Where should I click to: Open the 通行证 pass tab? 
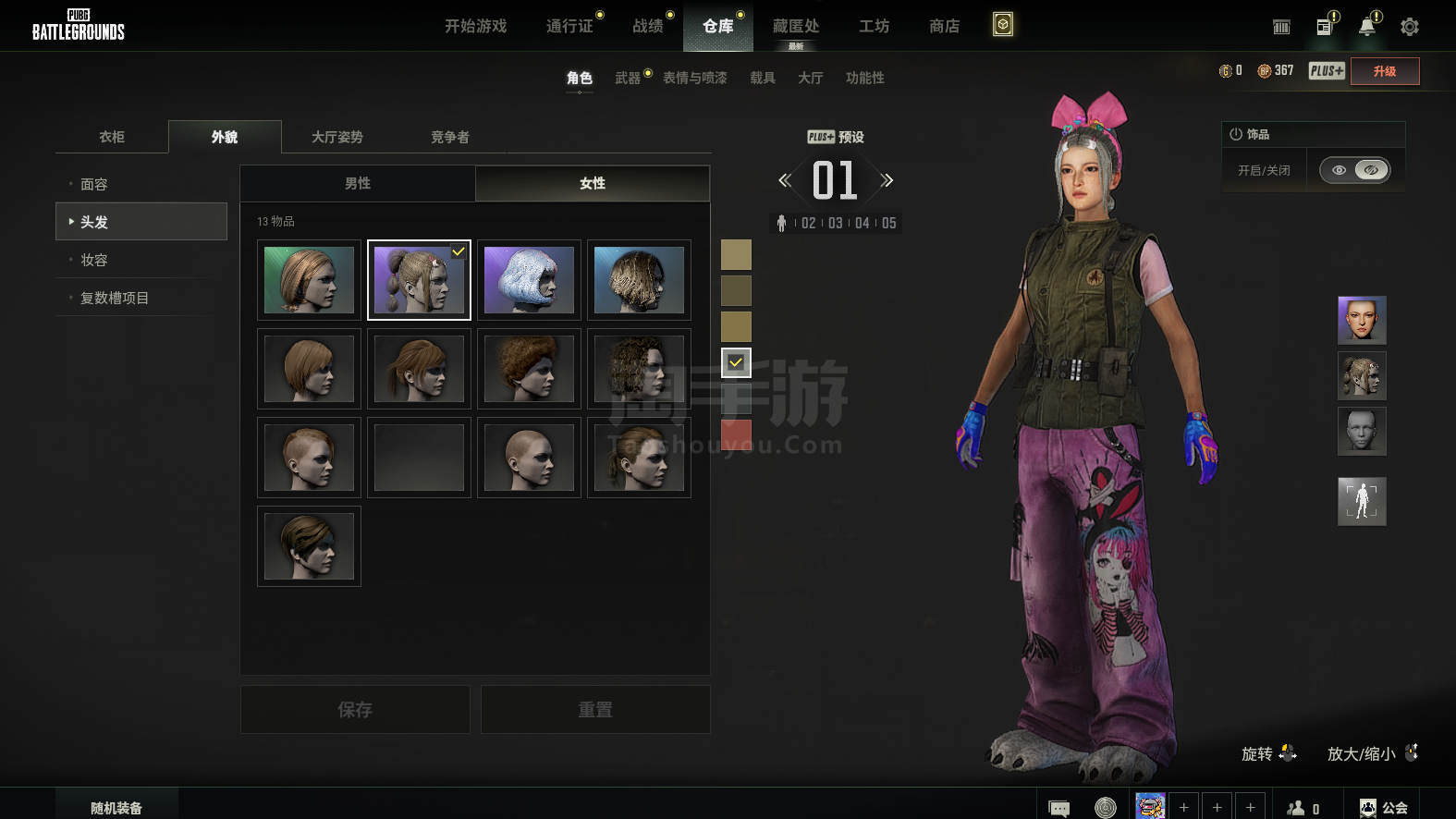(x=569, y=26)
